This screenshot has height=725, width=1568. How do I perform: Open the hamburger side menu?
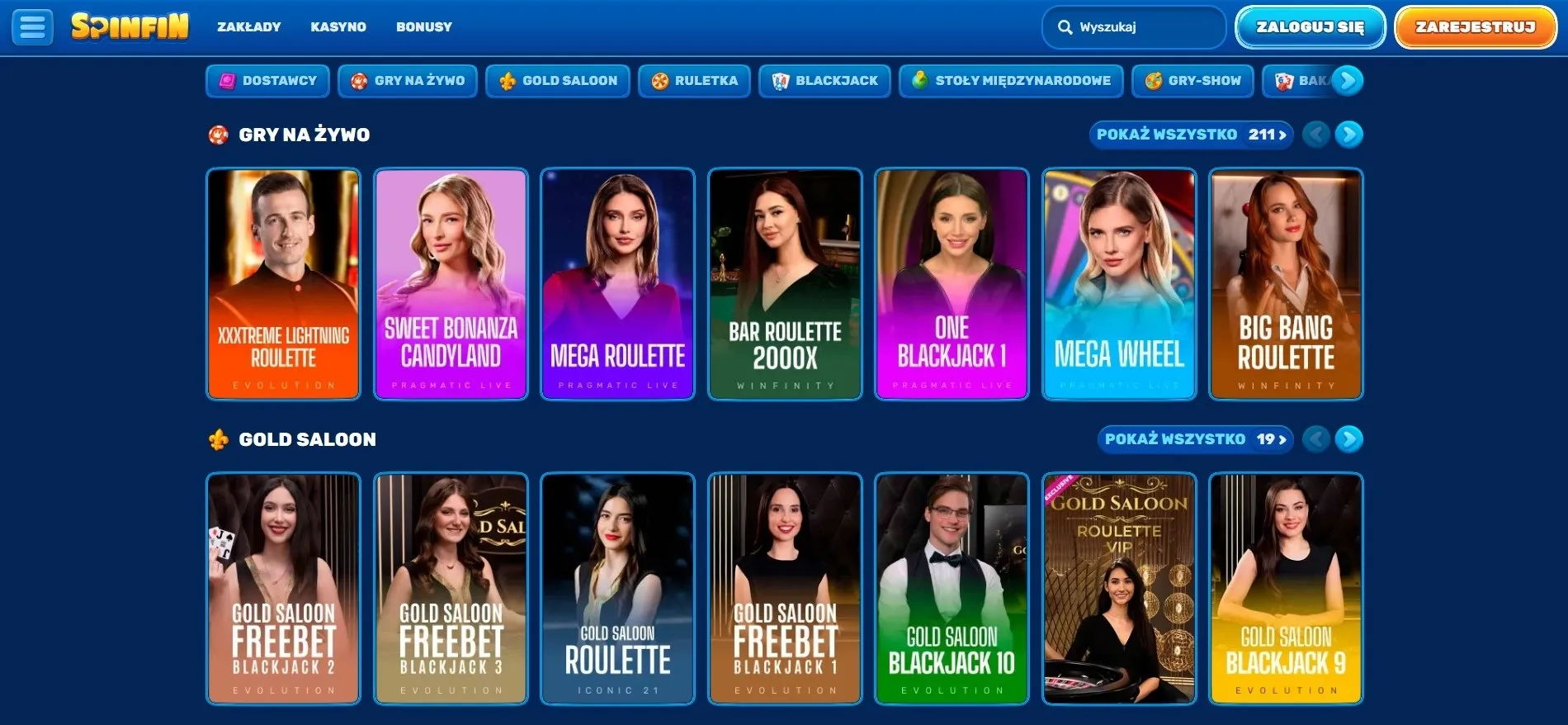point(32,27)
